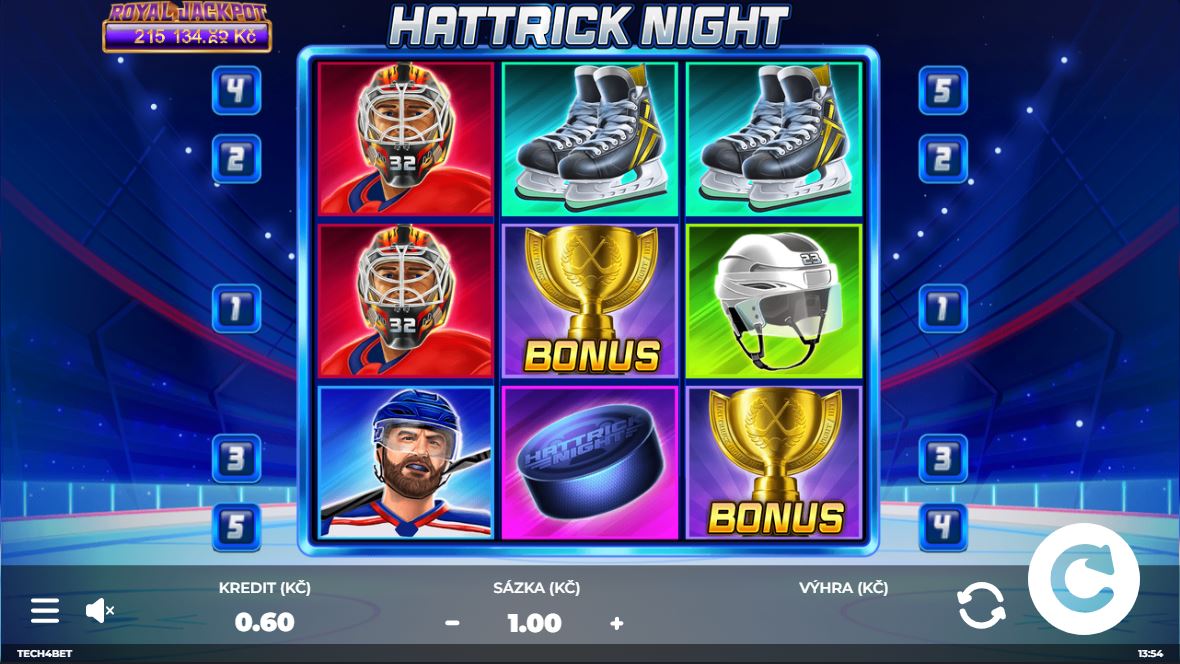Spin the reels with the big round button
The width and height of the screenshot is (1180, 664).
tap(1083, 579)
